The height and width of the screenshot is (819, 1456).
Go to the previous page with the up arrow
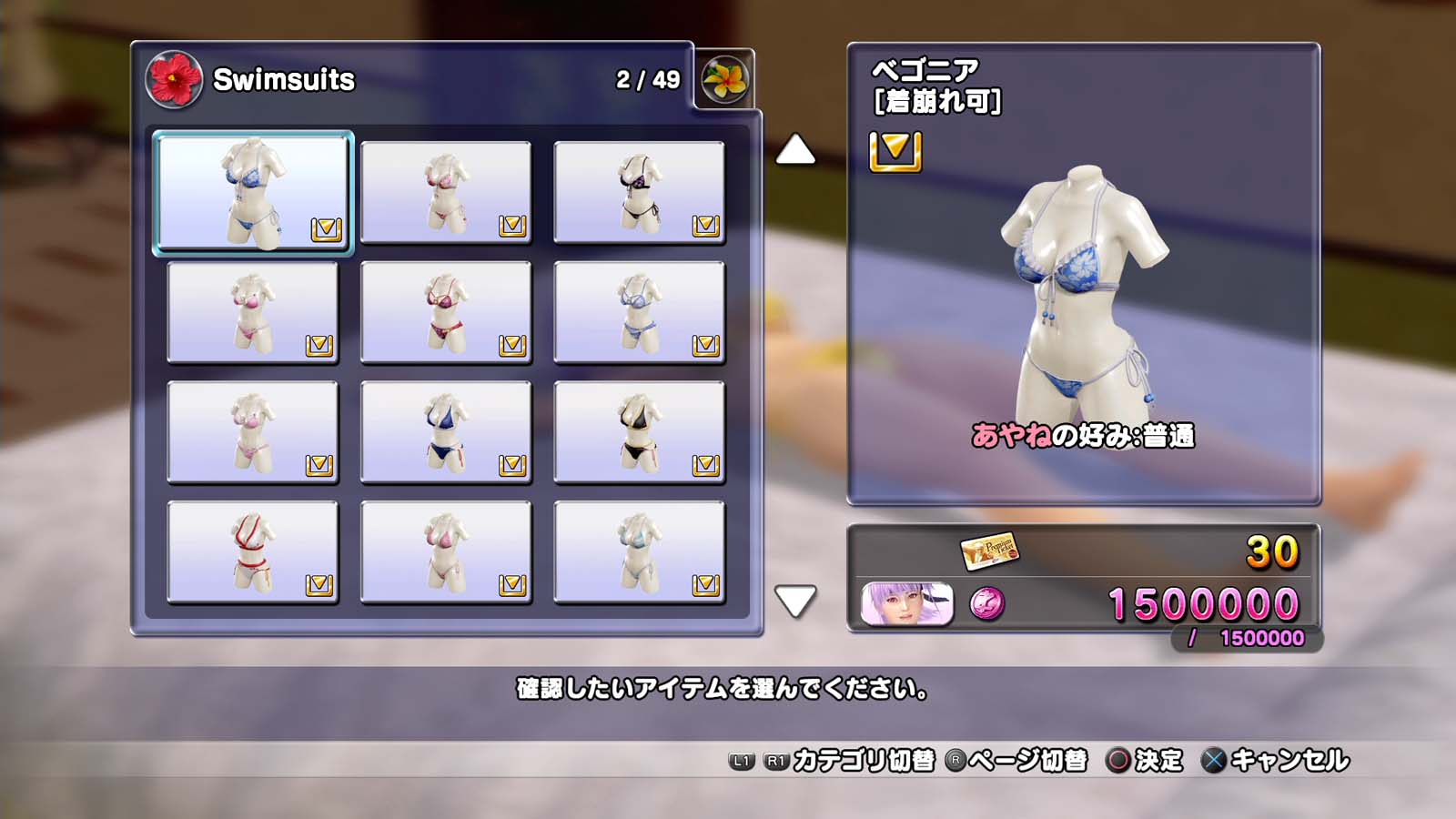click(x=795, y=150)
